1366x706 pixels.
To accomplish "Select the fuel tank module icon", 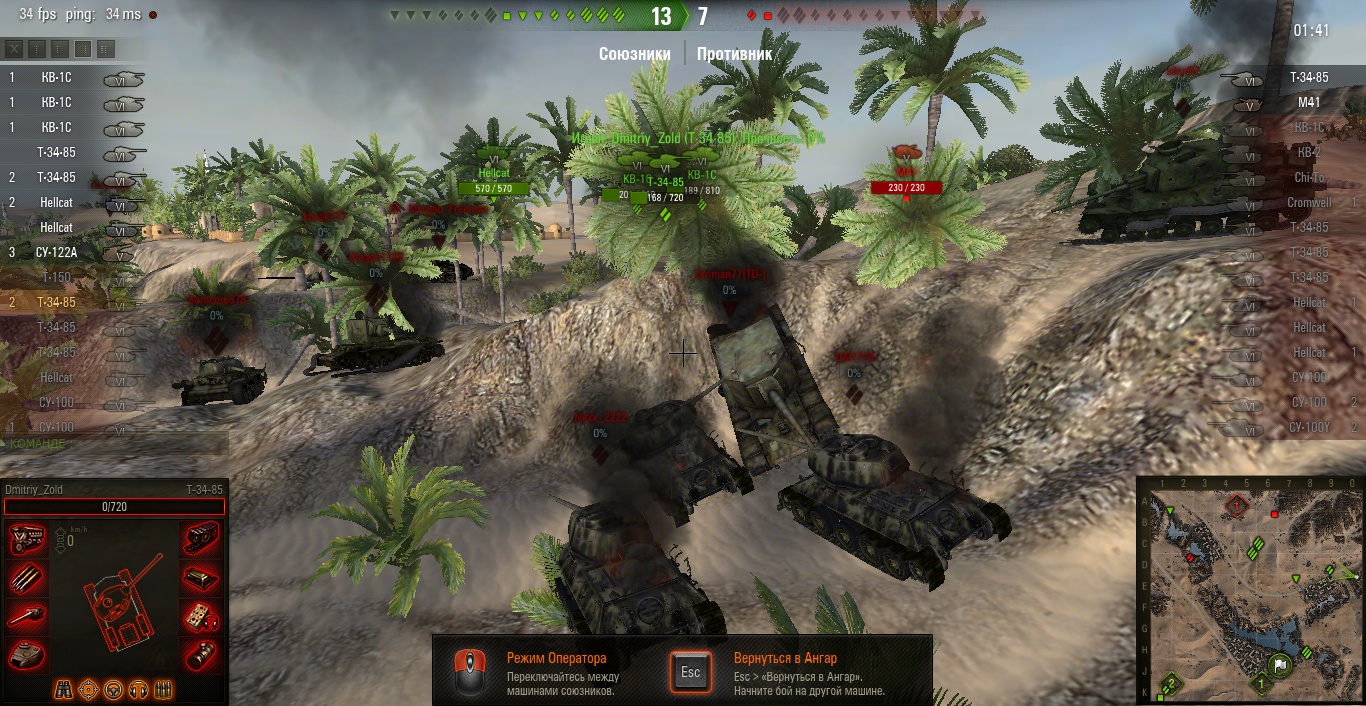I will coord(198,578).
